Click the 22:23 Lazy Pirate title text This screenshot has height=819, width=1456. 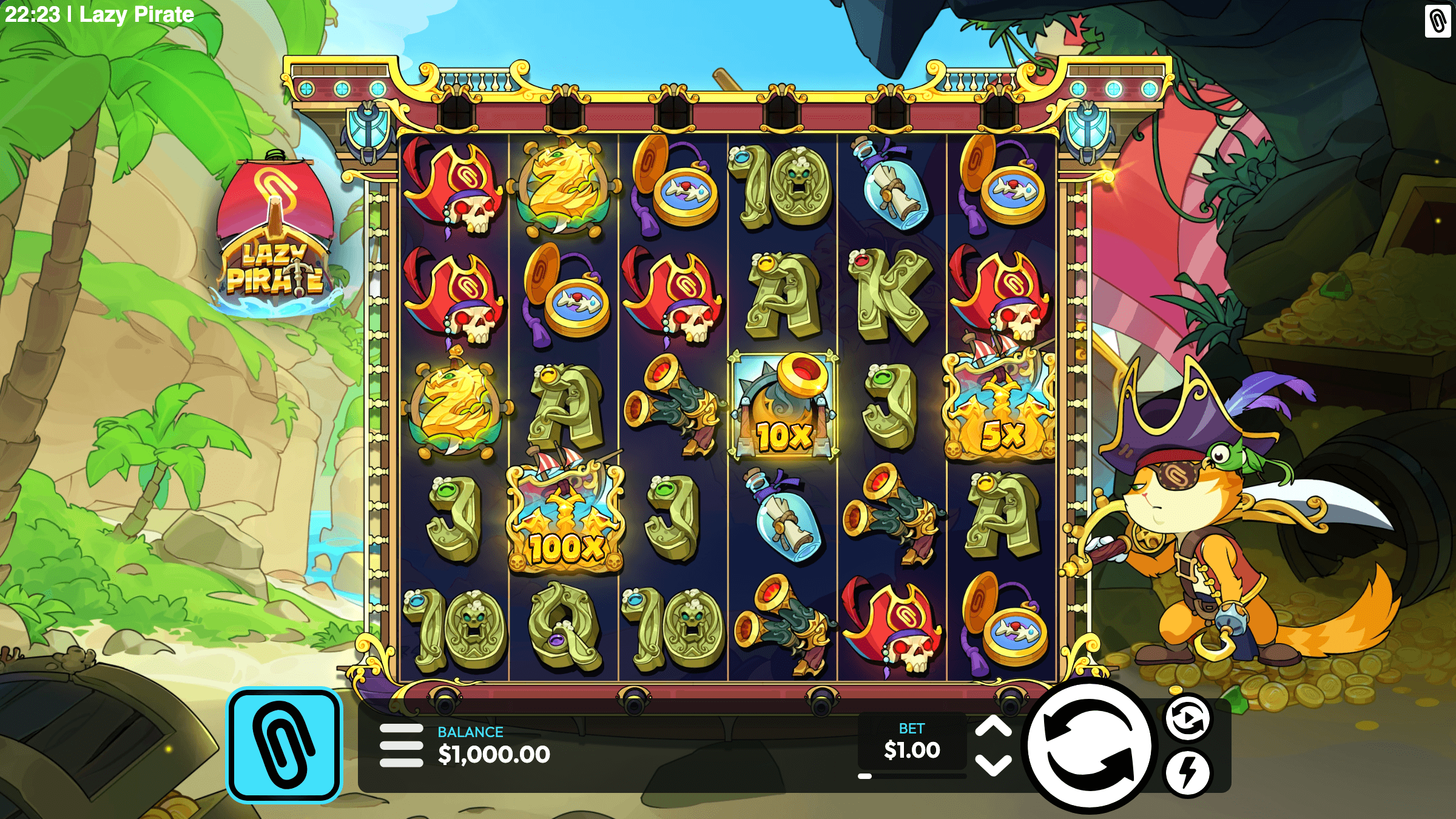[97, 13]
